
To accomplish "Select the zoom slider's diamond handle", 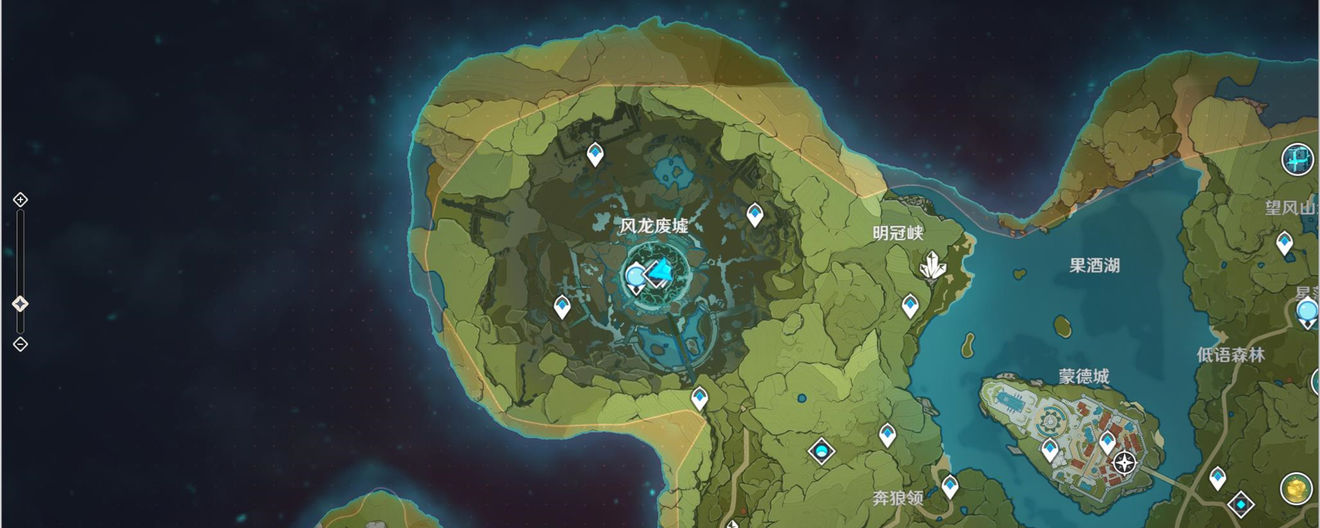I will (20, 303).
